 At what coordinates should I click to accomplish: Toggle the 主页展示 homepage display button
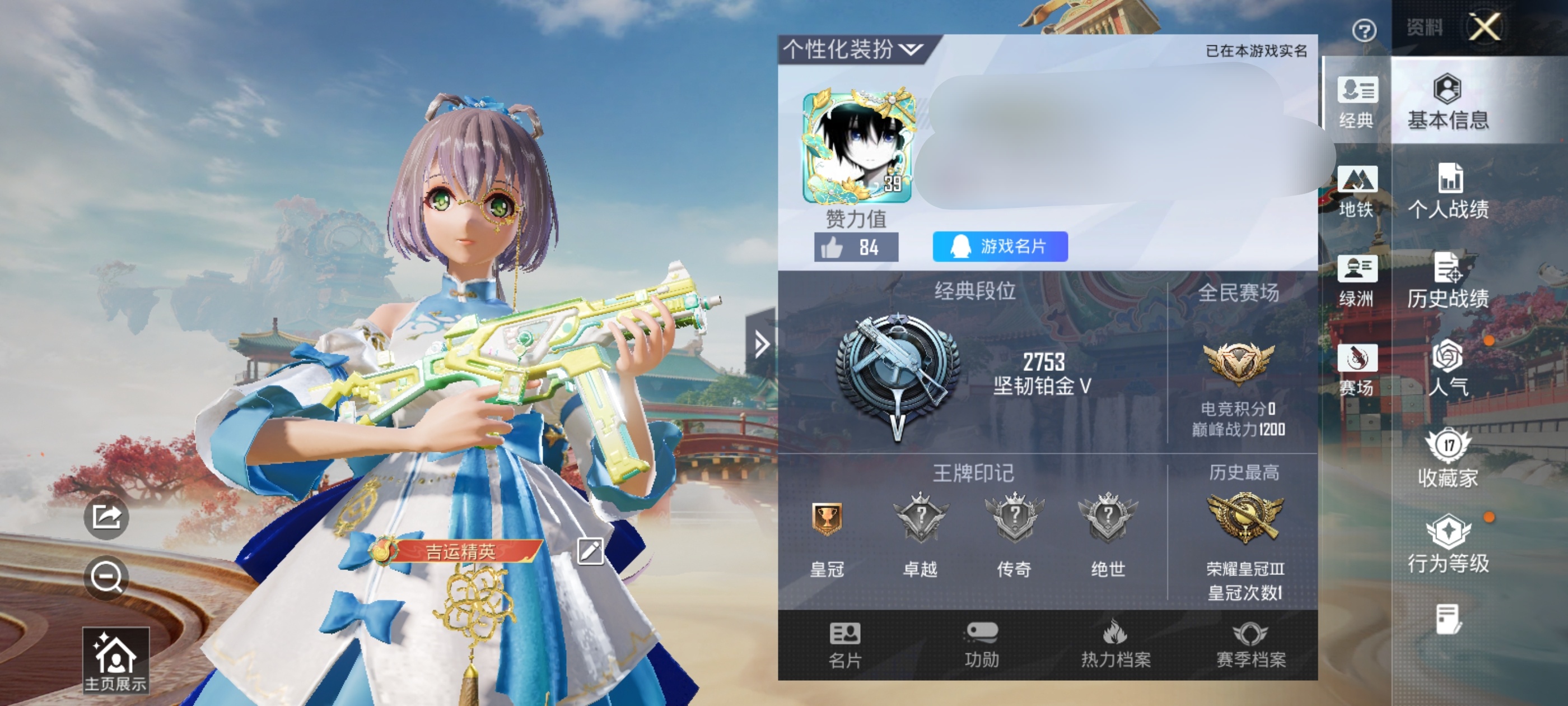click(x=116, y=661)
